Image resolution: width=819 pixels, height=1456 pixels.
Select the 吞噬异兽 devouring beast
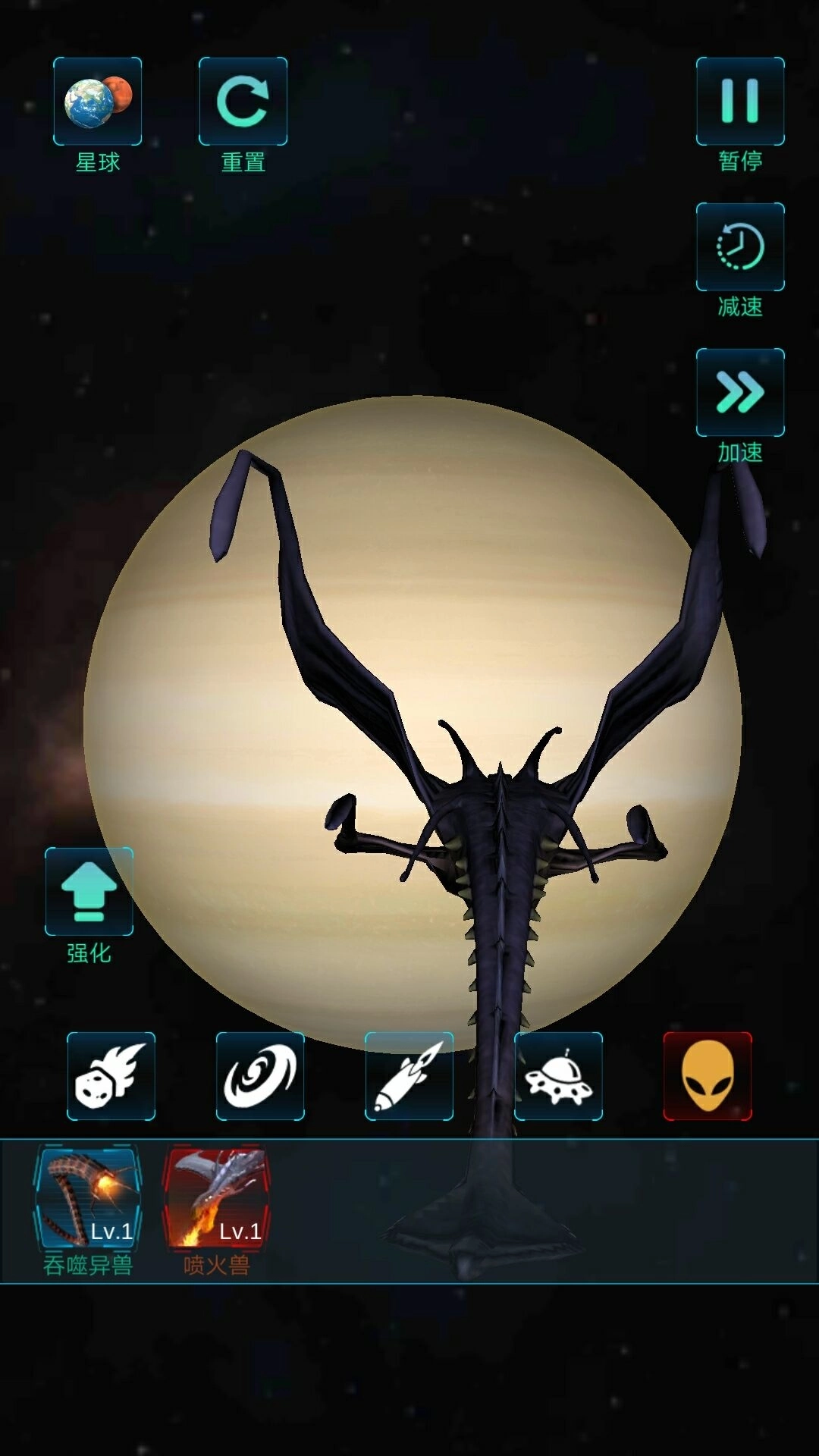coord(88,1198)
